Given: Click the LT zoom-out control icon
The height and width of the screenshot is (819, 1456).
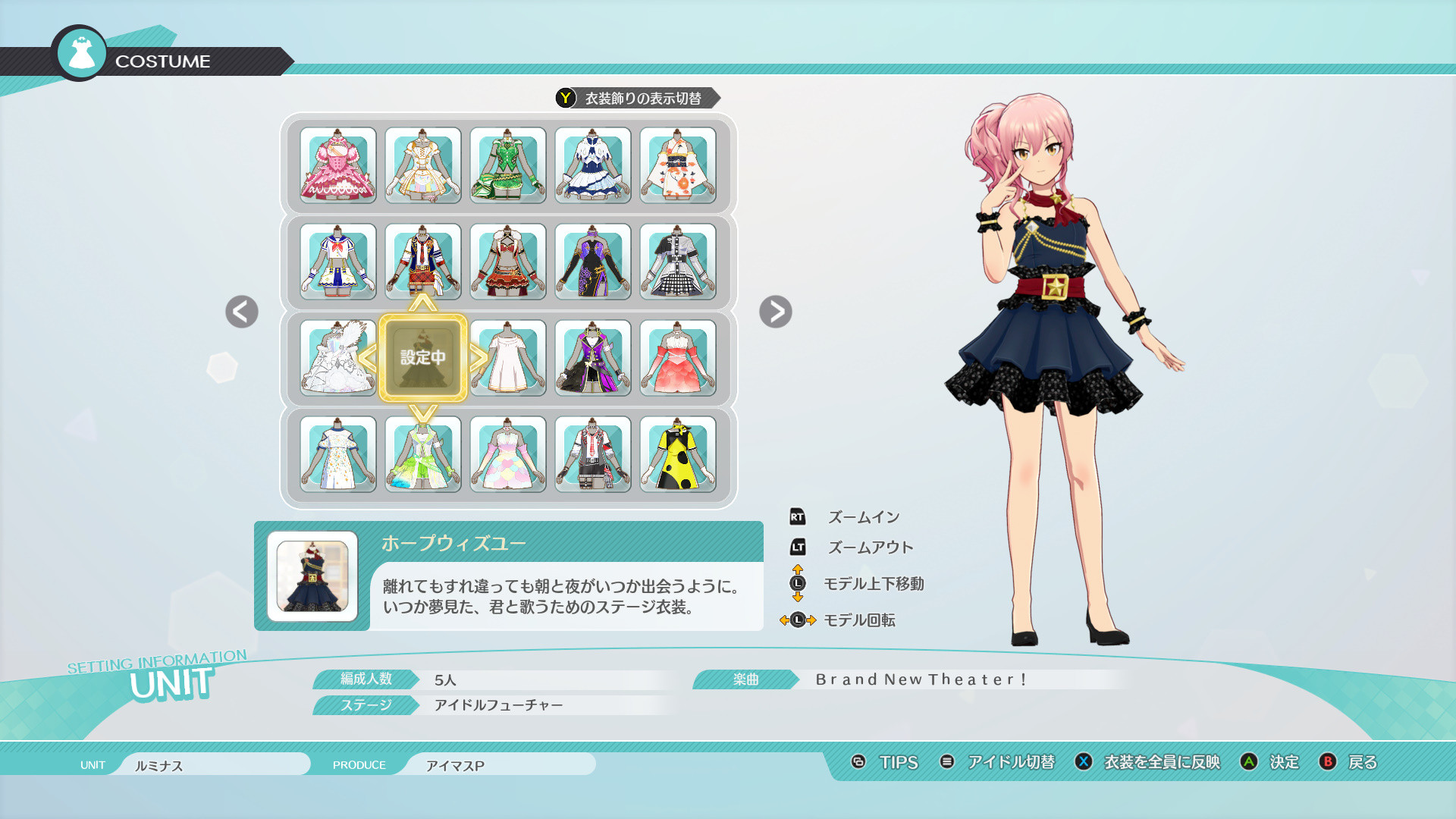Looking at the screenshot, I should coord(799,547).
